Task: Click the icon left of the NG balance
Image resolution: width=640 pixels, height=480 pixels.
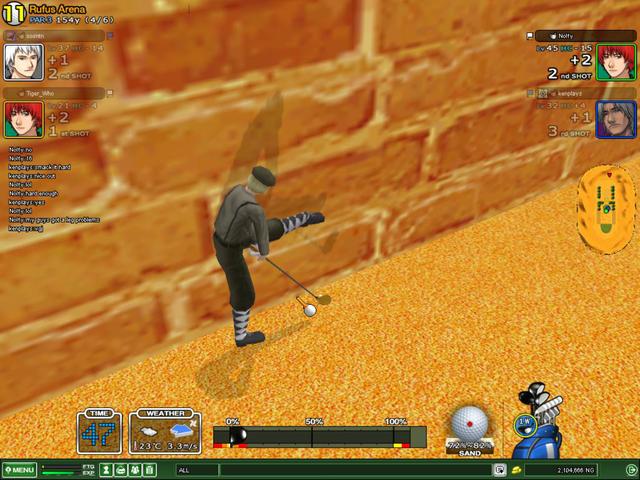Action: (516, 470)
